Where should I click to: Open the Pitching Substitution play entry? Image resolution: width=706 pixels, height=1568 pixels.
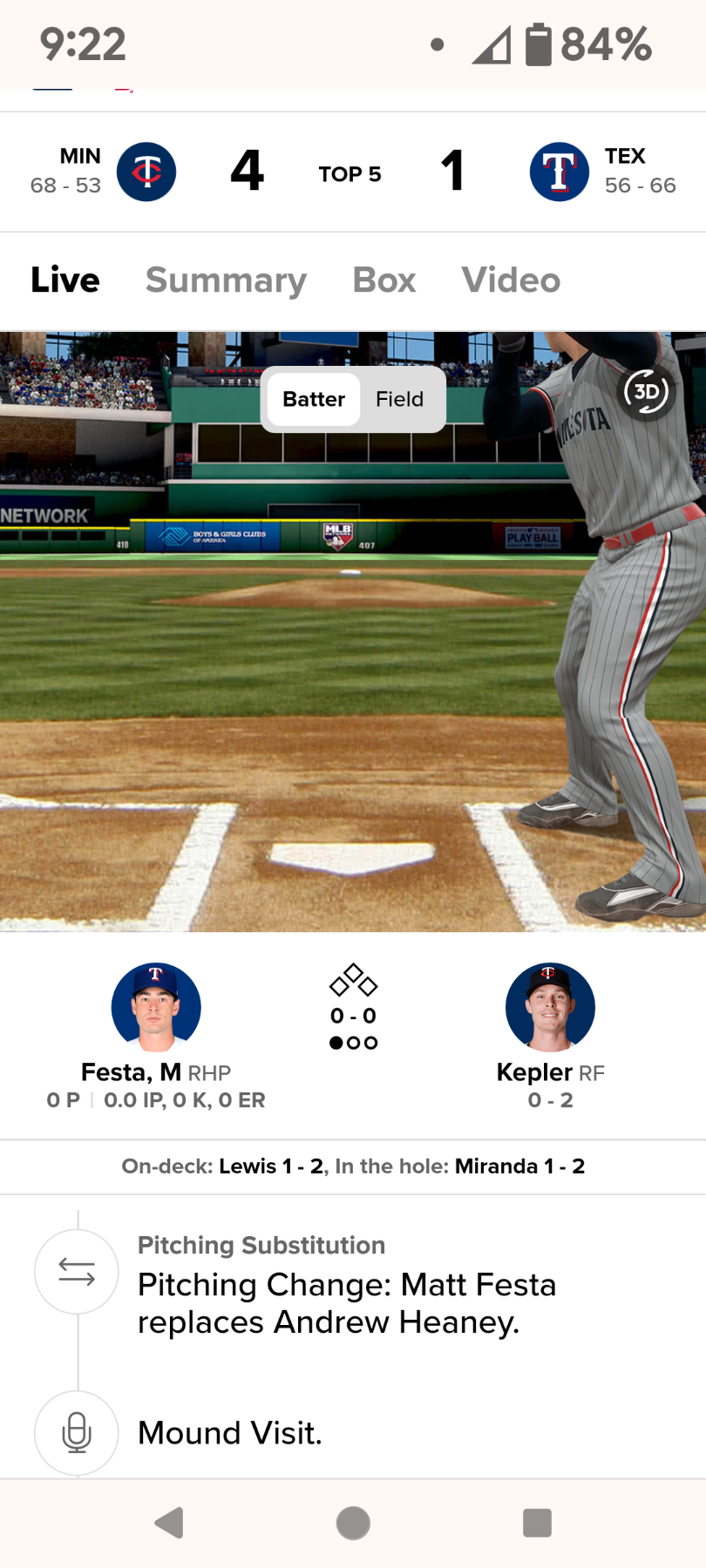pos(347,1286)
